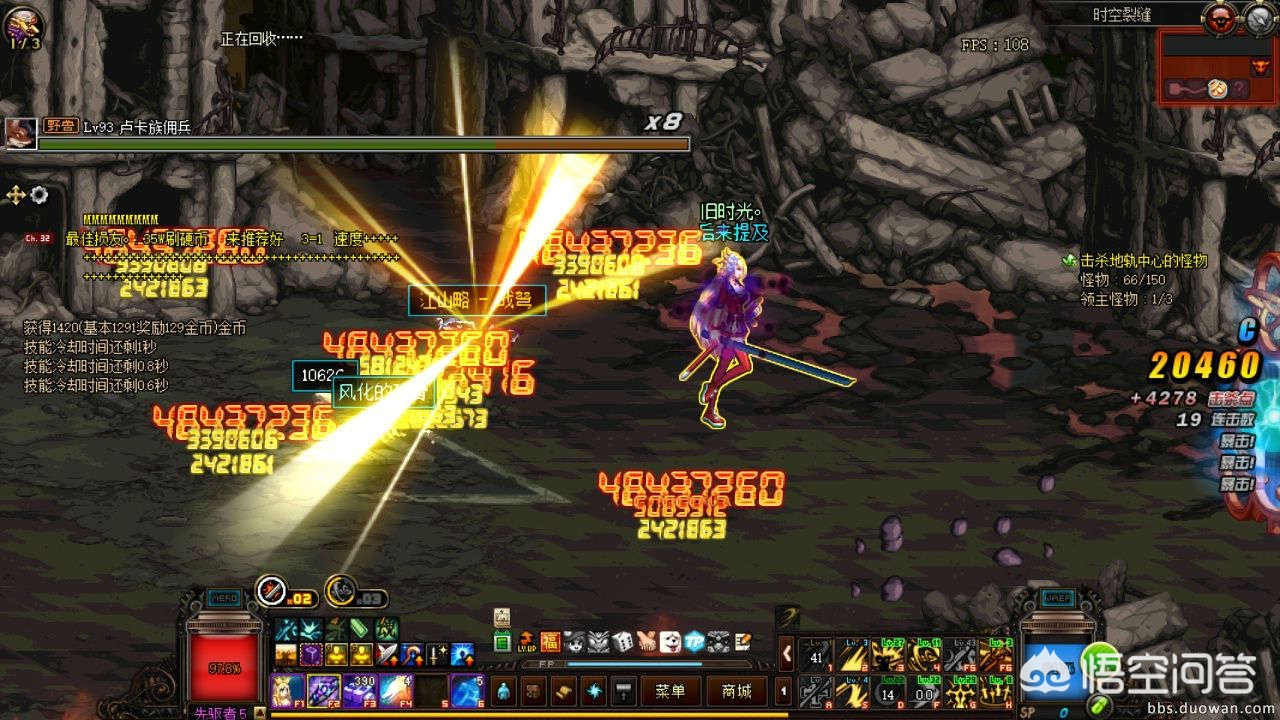1280x720 pixels.
Task: Click the blue character silhouette menu button
Action: pos(502,691)
